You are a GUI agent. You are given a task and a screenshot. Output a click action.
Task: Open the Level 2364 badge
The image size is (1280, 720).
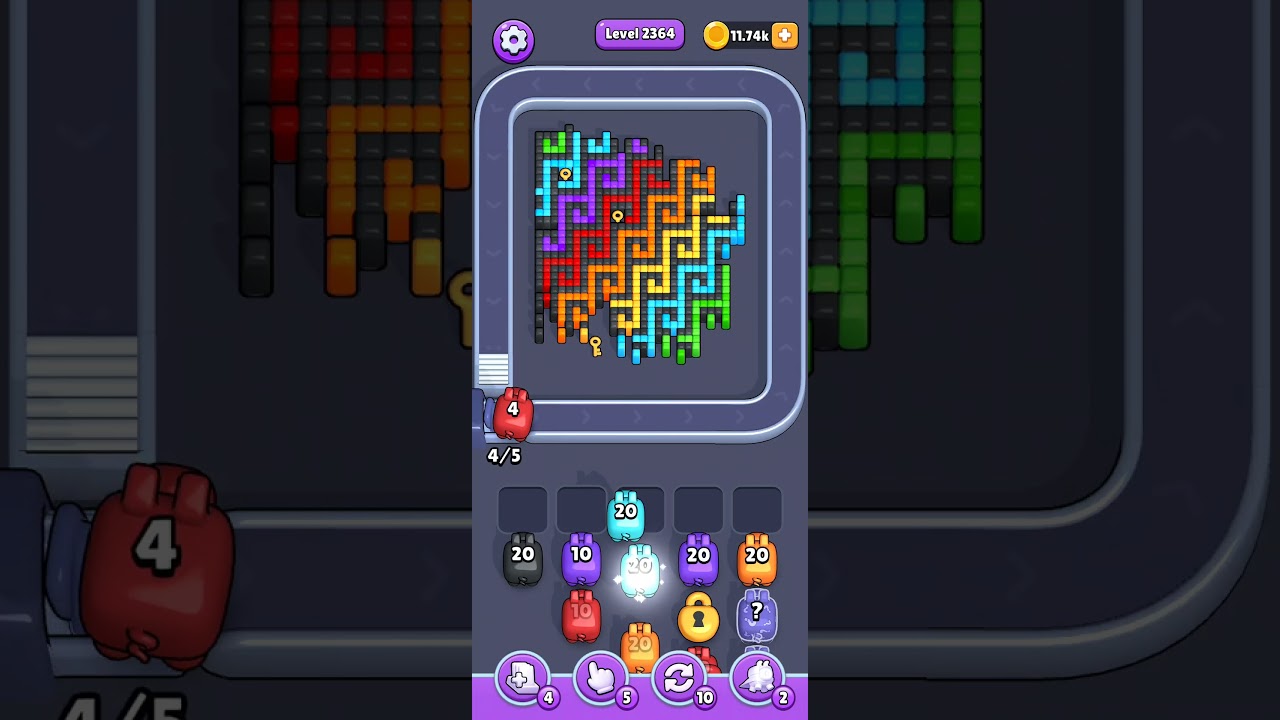tap(639, 34)
